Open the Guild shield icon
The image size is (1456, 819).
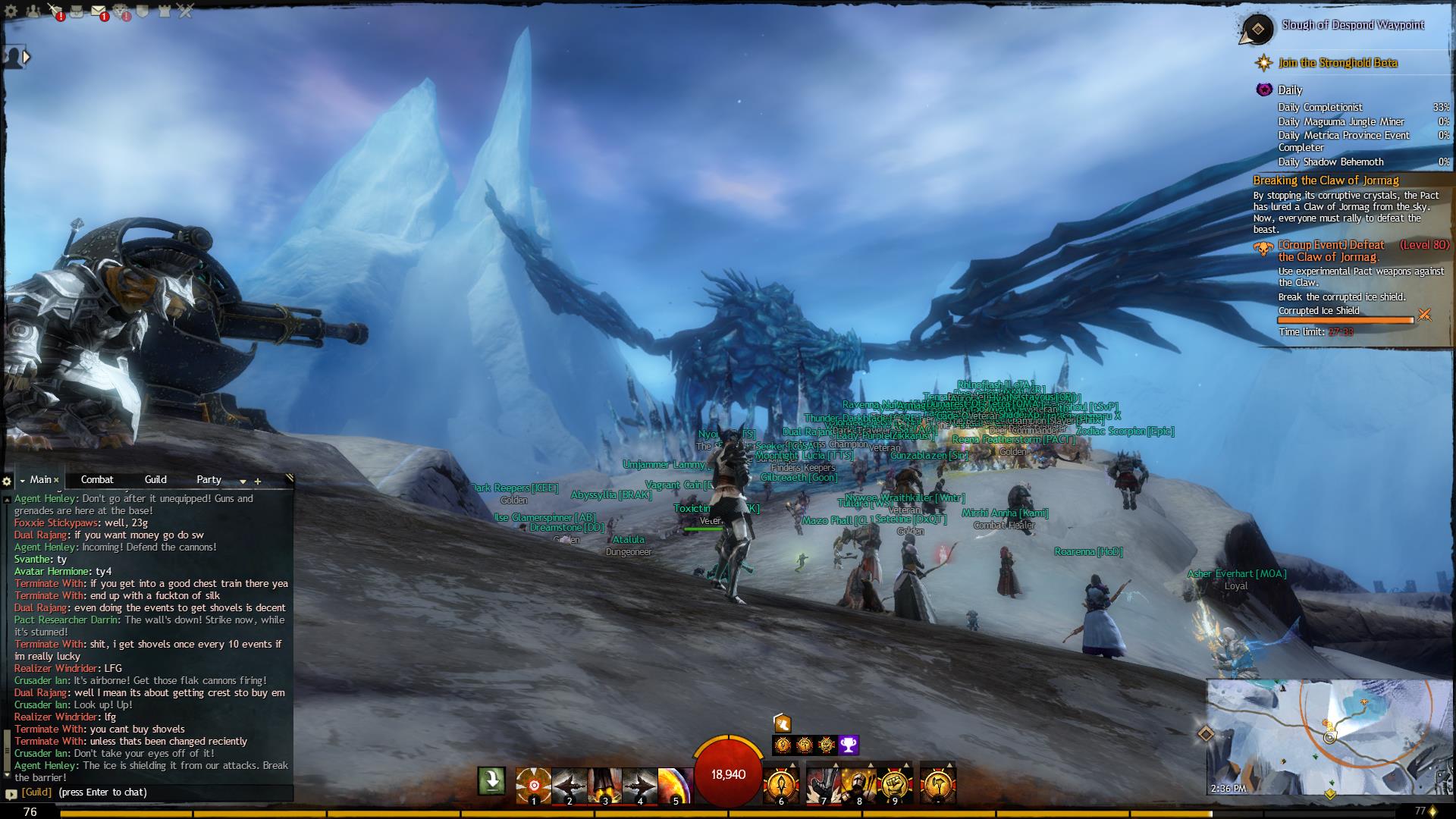pyautogui.click(x=143, y=11)
